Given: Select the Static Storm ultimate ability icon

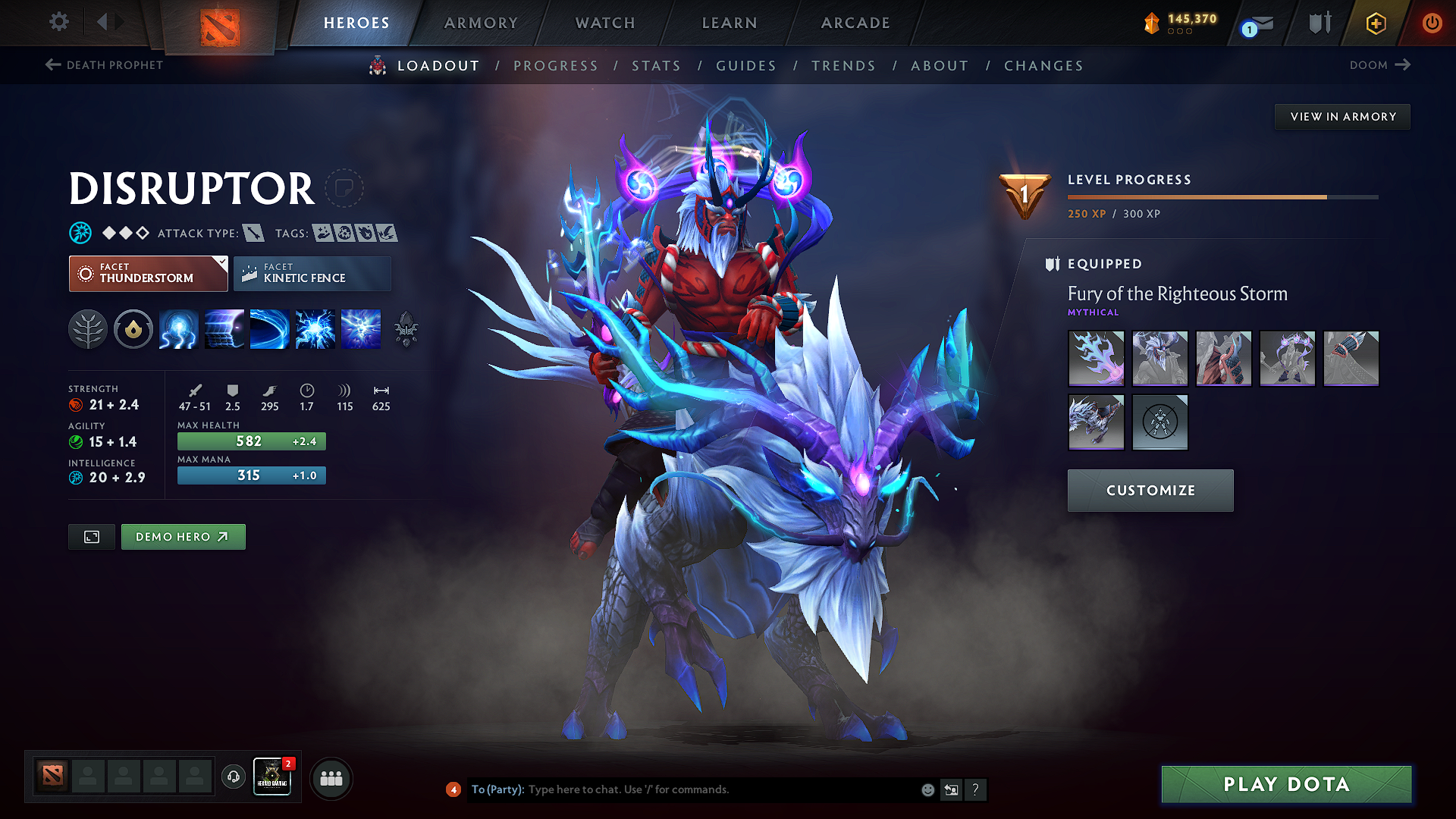Looking at the screenshot, I should pyautogui.click(x=361, y=329).
